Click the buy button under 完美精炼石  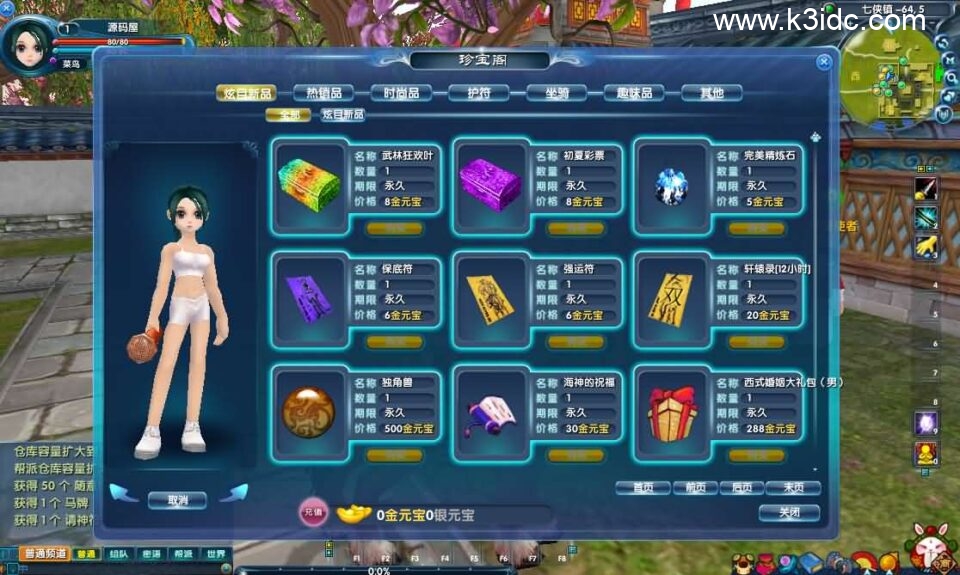click(x=756, y=228)
